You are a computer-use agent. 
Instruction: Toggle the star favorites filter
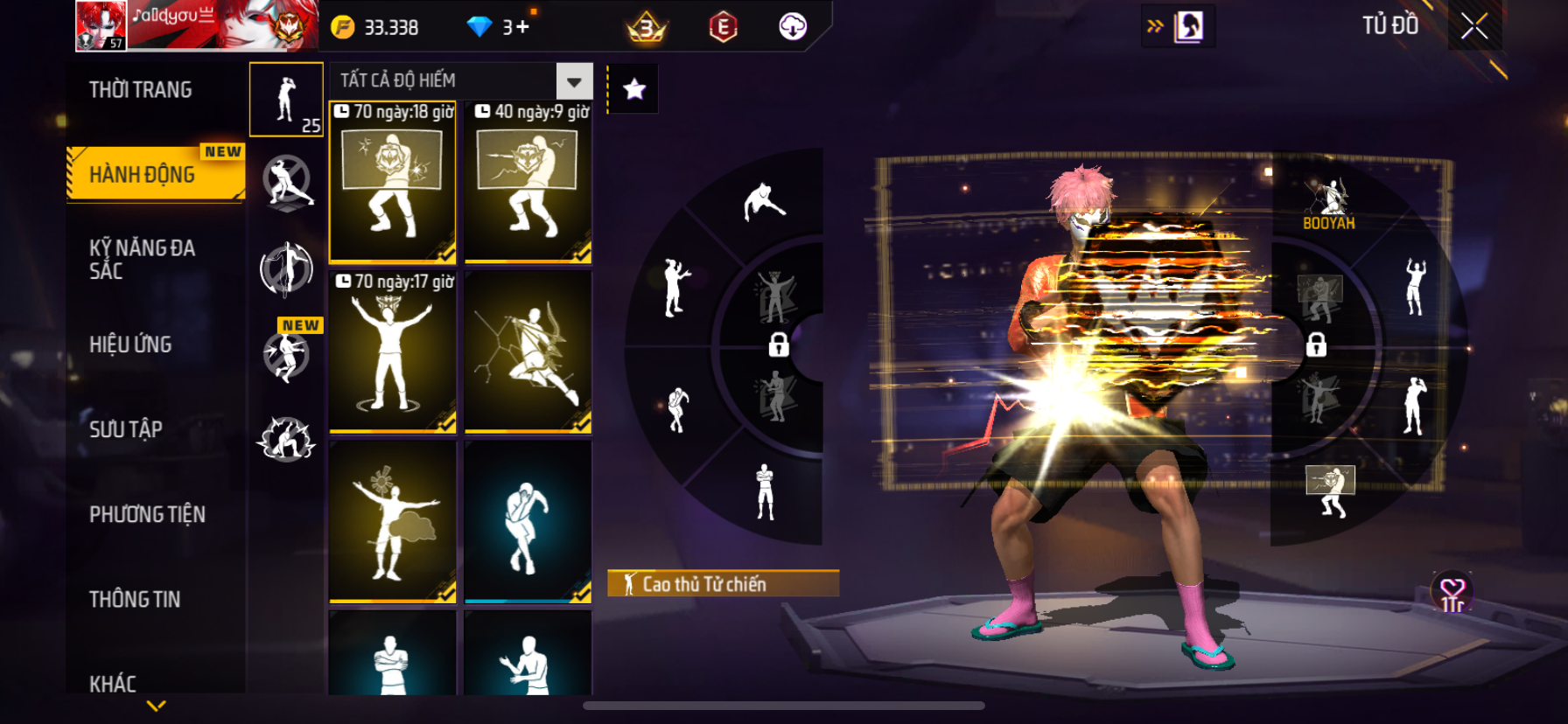[x=634, y=88]
